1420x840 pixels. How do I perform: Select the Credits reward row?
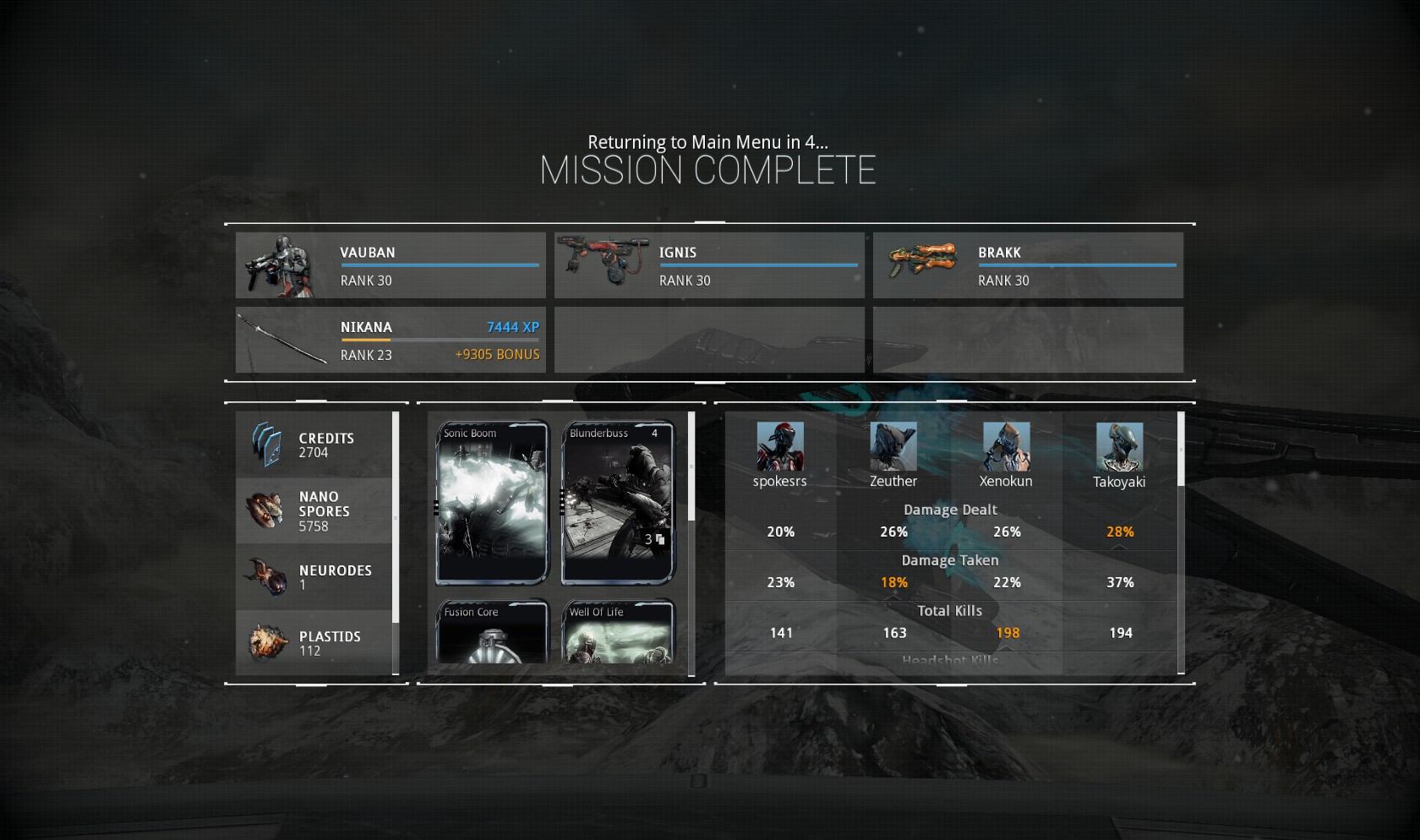[314, 445]
